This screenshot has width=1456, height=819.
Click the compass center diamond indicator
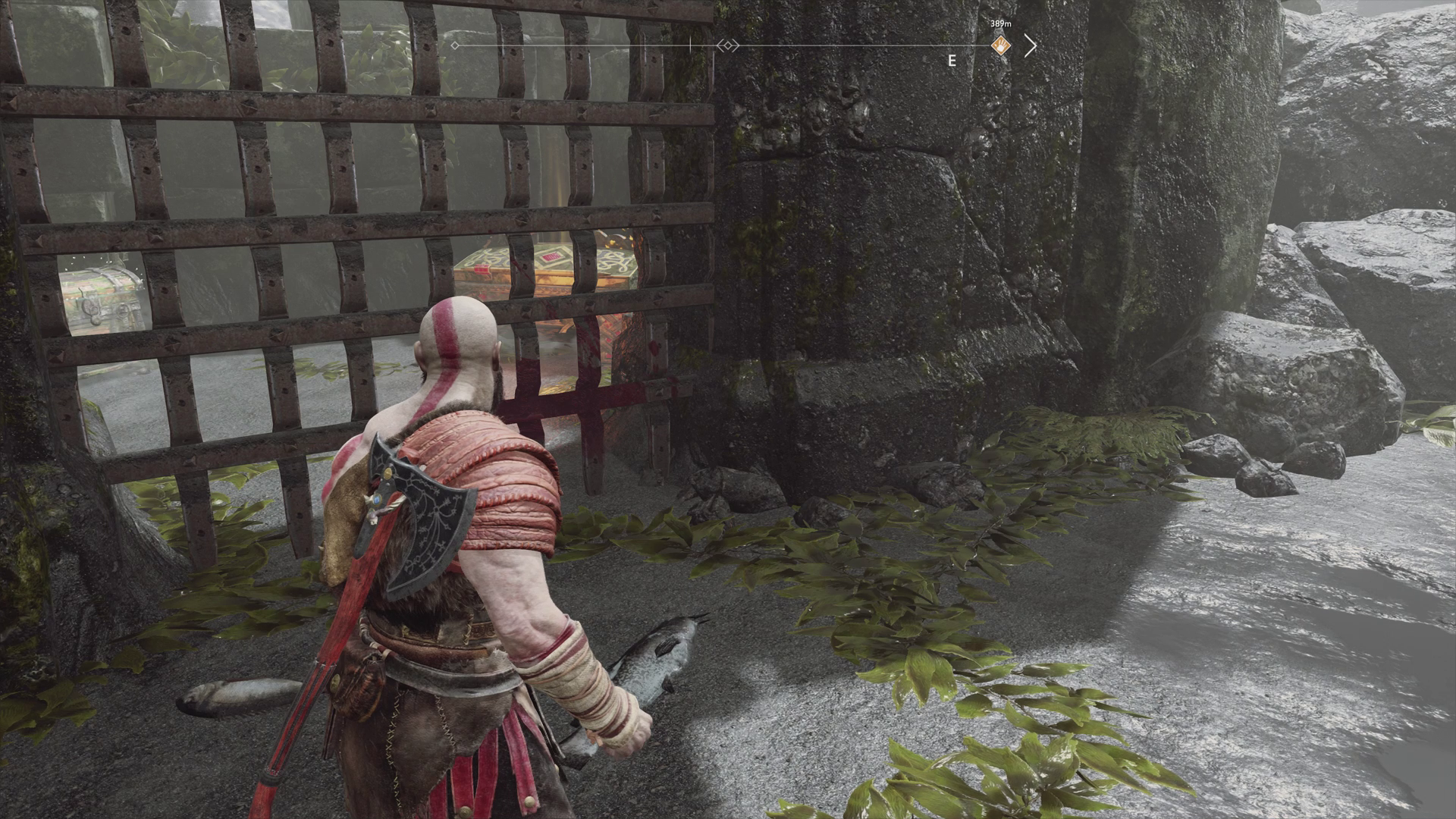pos(728,46)
